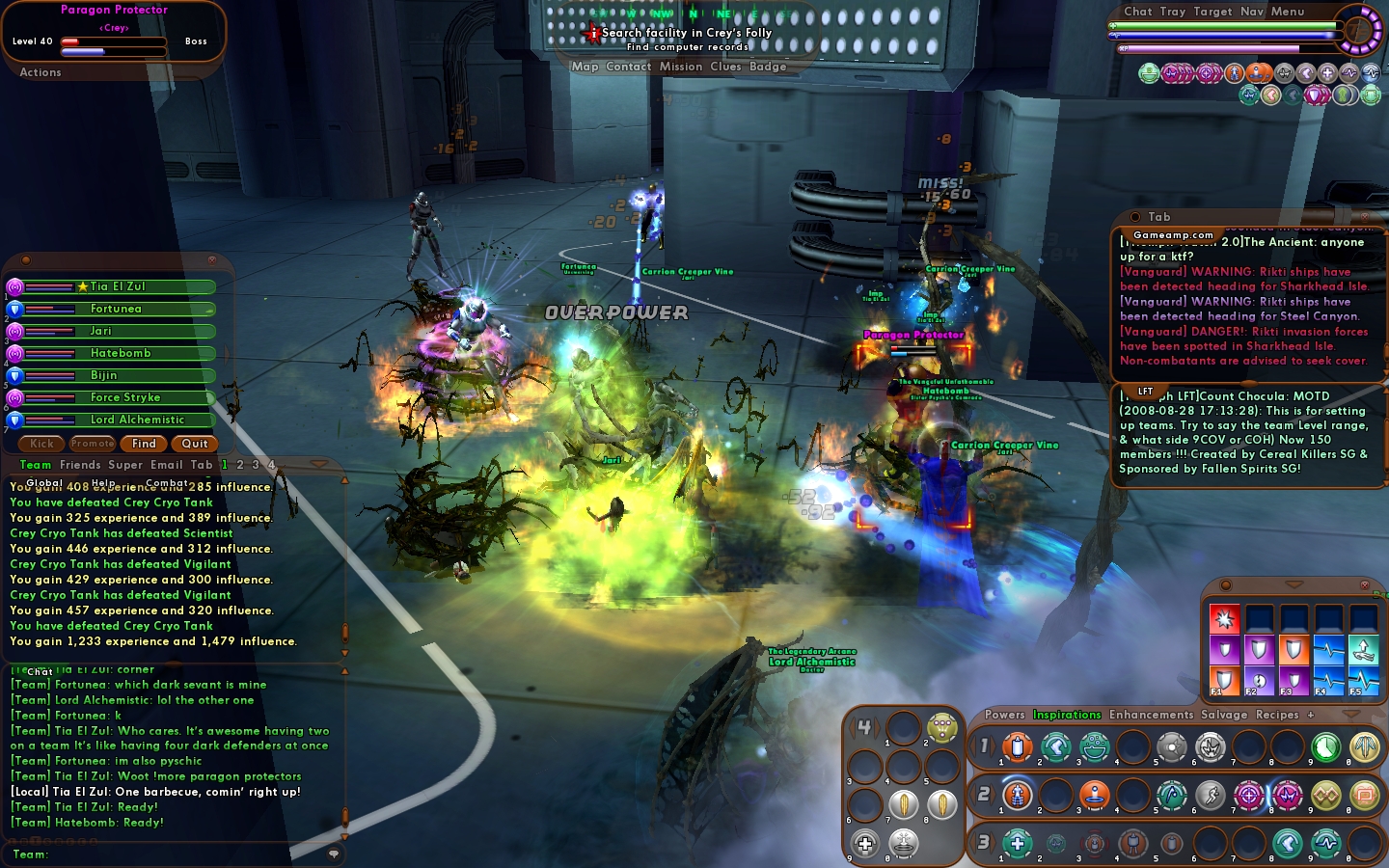This screenshot has height=868, width=1389.
Task: Select teammate Hatebomb in team list
Action: click(121, 353)
